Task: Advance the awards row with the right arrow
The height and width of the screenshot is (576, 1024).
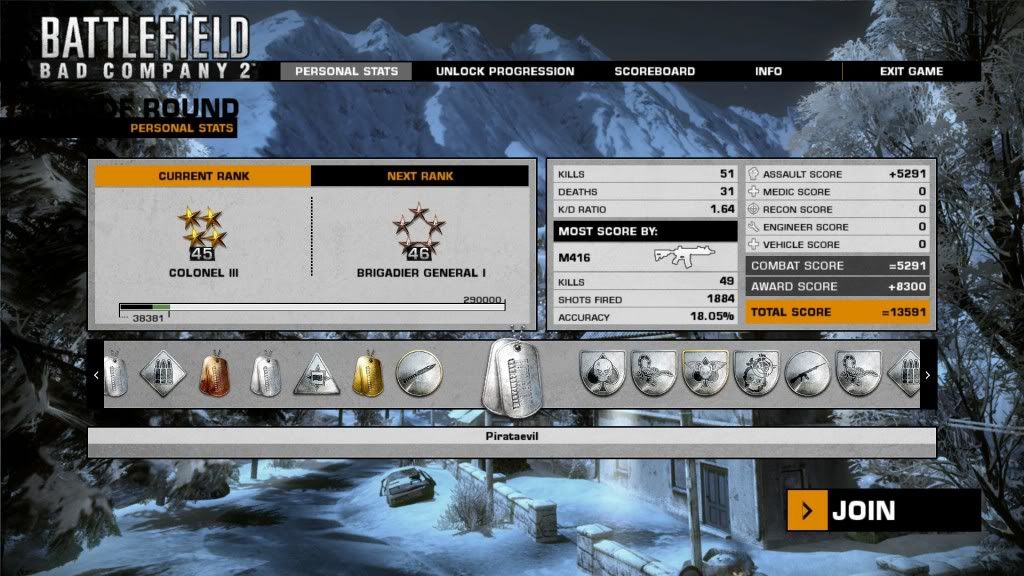Action: click(927, 375)
